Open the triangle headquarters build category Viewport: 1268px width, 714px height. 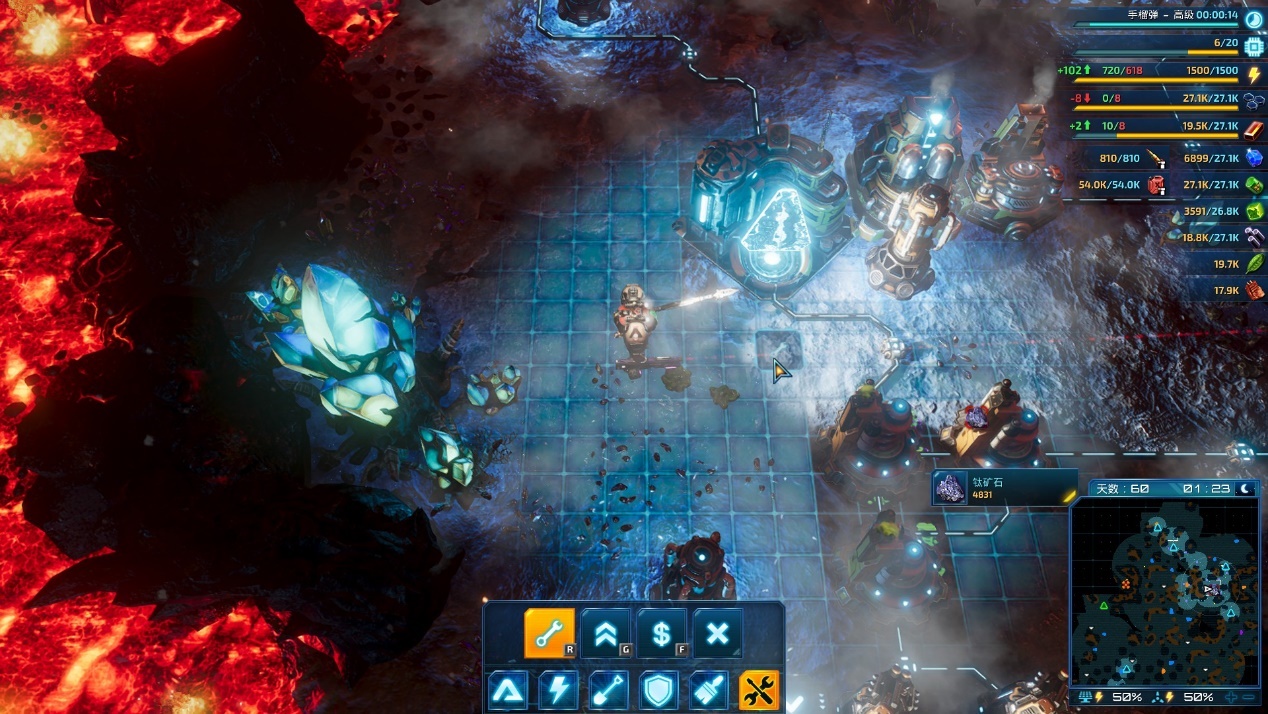point(508,691)
